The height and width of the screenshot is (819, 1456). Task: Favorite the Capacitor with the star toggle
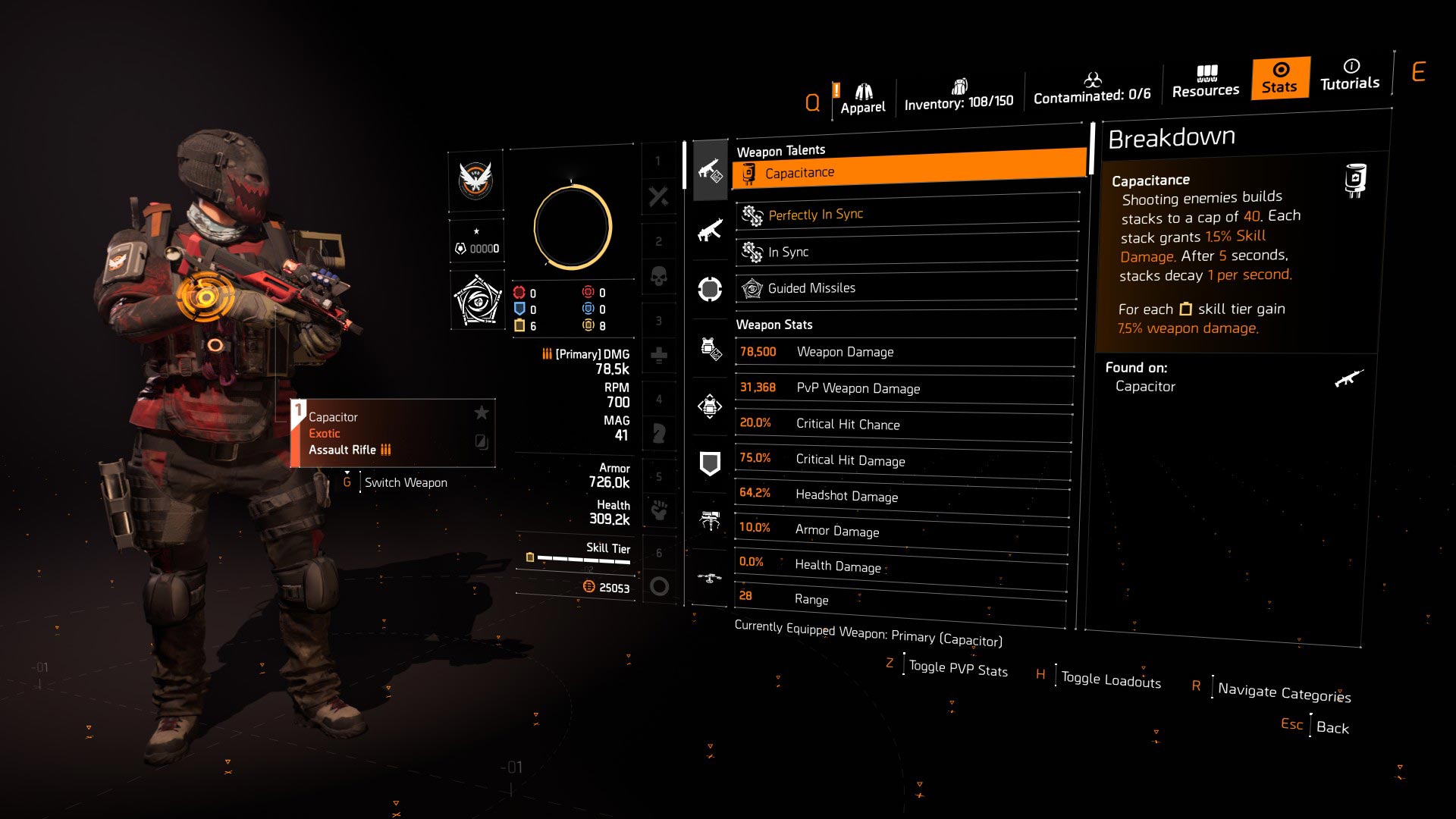pos(481,413)
